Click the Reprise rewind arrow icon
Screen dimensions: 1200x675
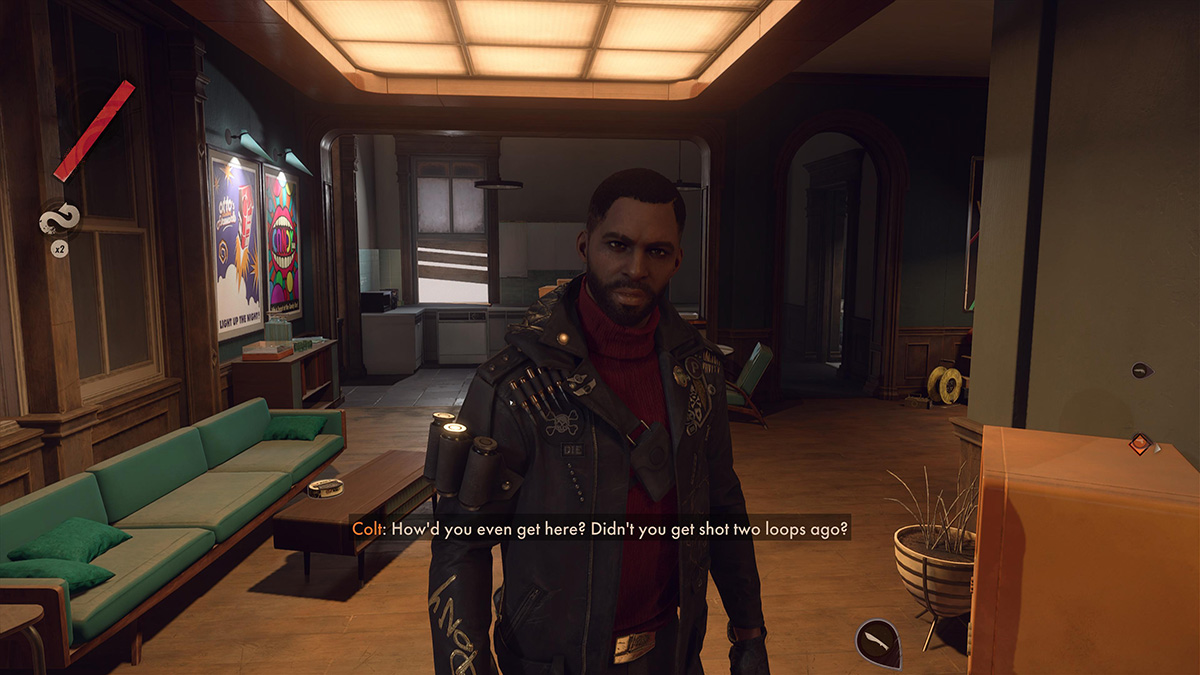pyautogui.click(x=59, y=218)
